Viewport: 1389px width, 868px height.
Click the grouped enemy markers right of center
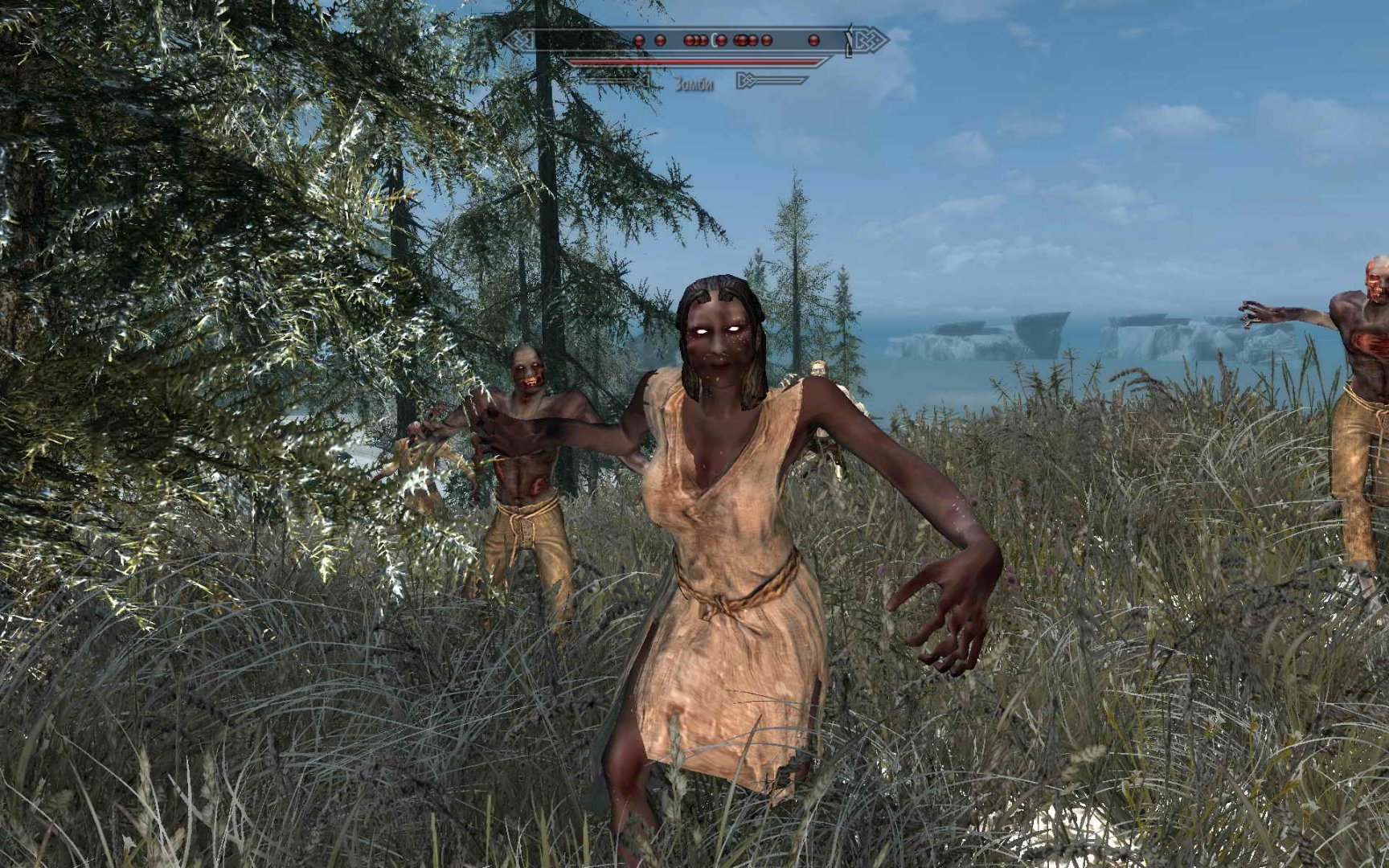(752, 39)
